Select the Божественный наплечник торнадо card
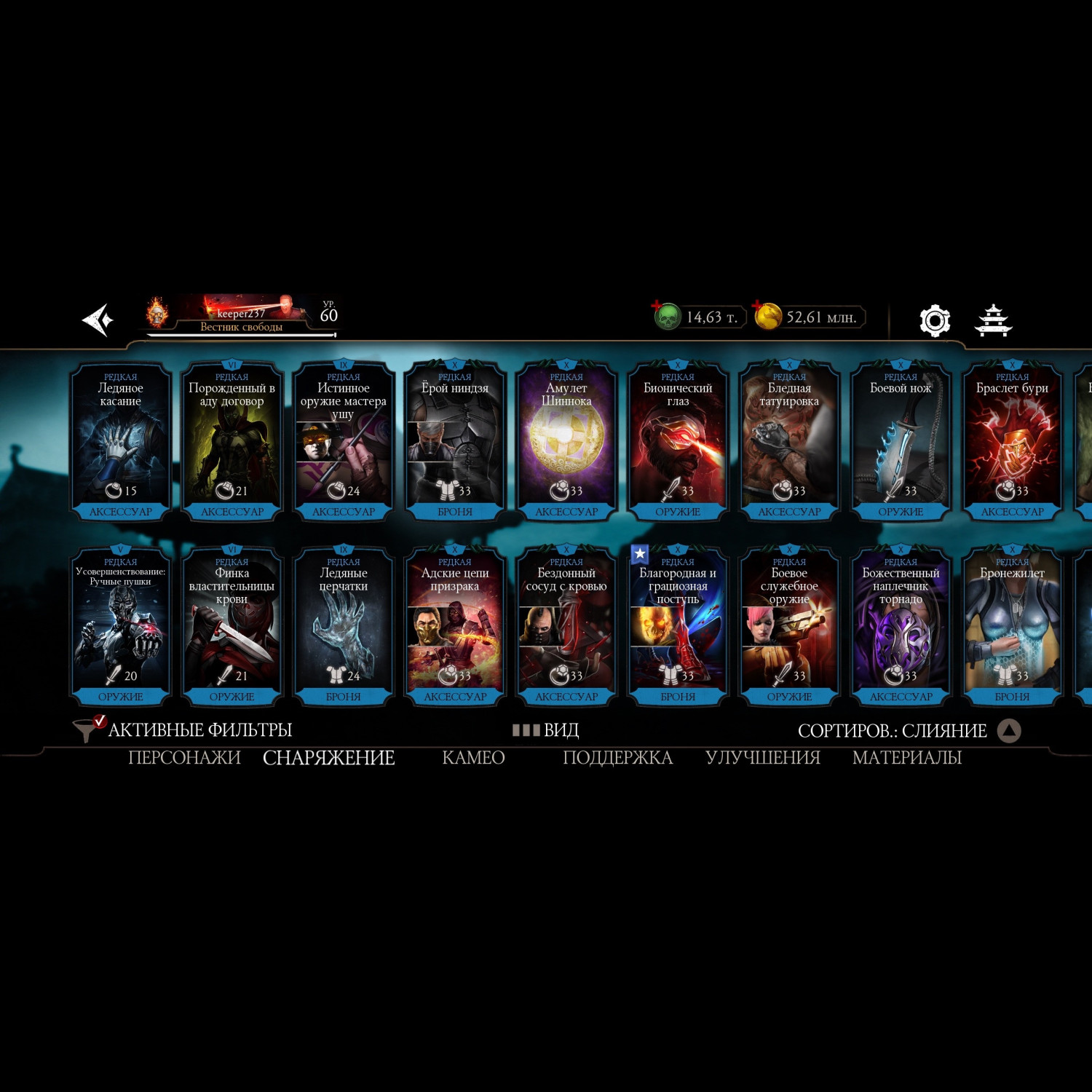 pos(901,625)
